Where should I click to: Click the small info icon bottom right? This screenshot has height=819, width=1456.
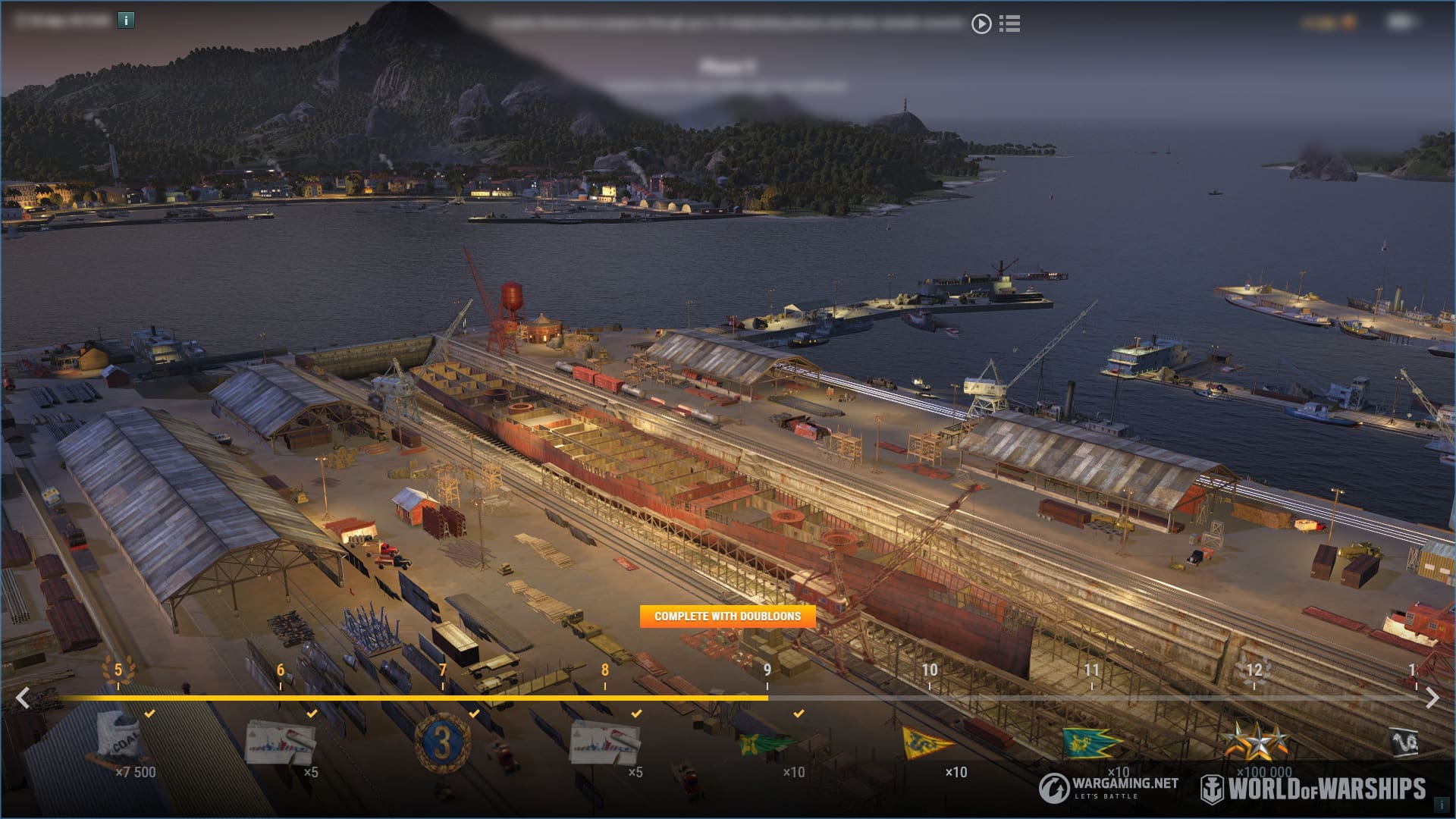(x=1442, y=805)
